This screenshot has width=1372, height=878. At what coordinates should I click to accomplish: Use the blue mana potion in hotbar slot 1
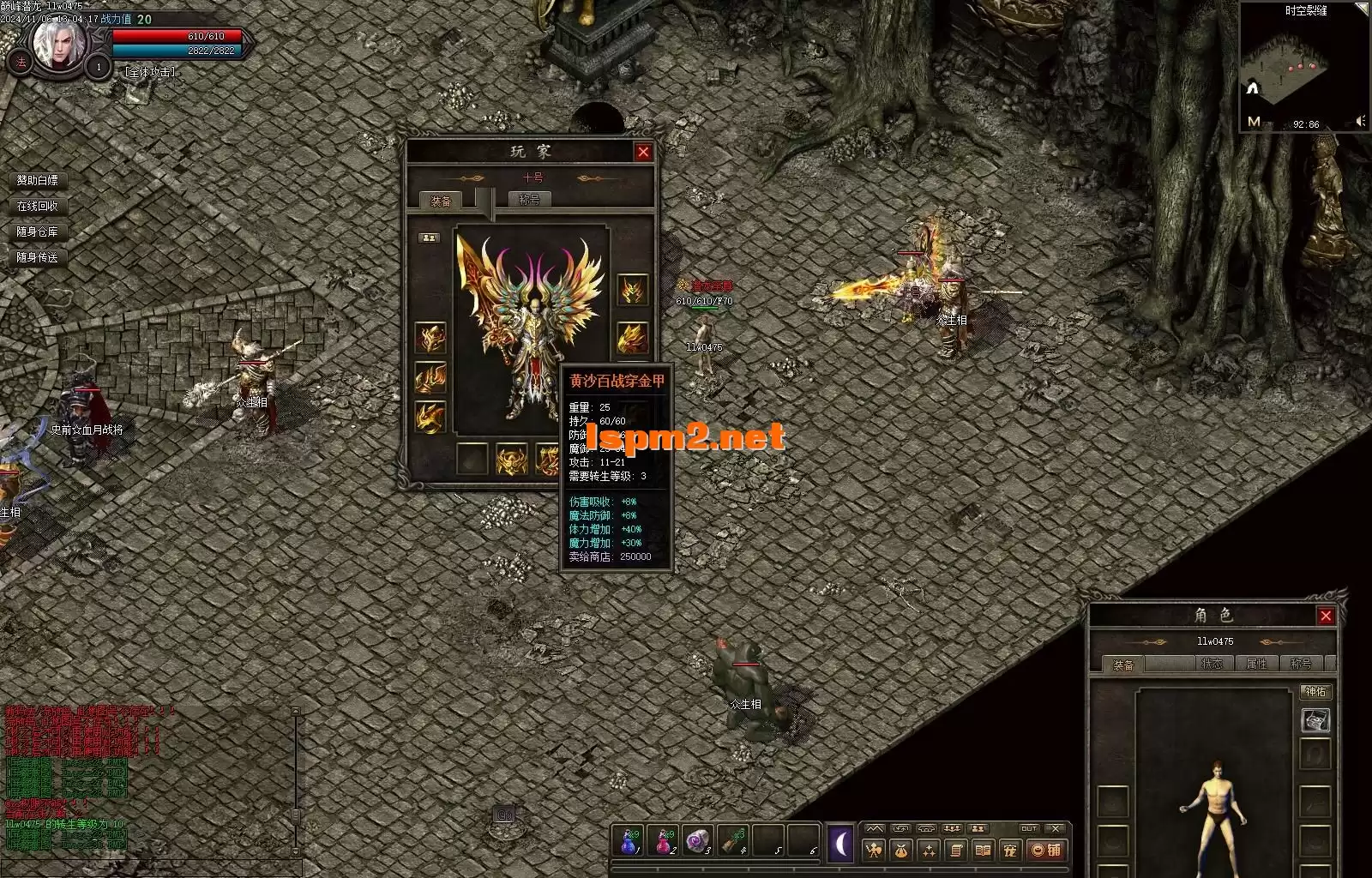pos(629,841)
